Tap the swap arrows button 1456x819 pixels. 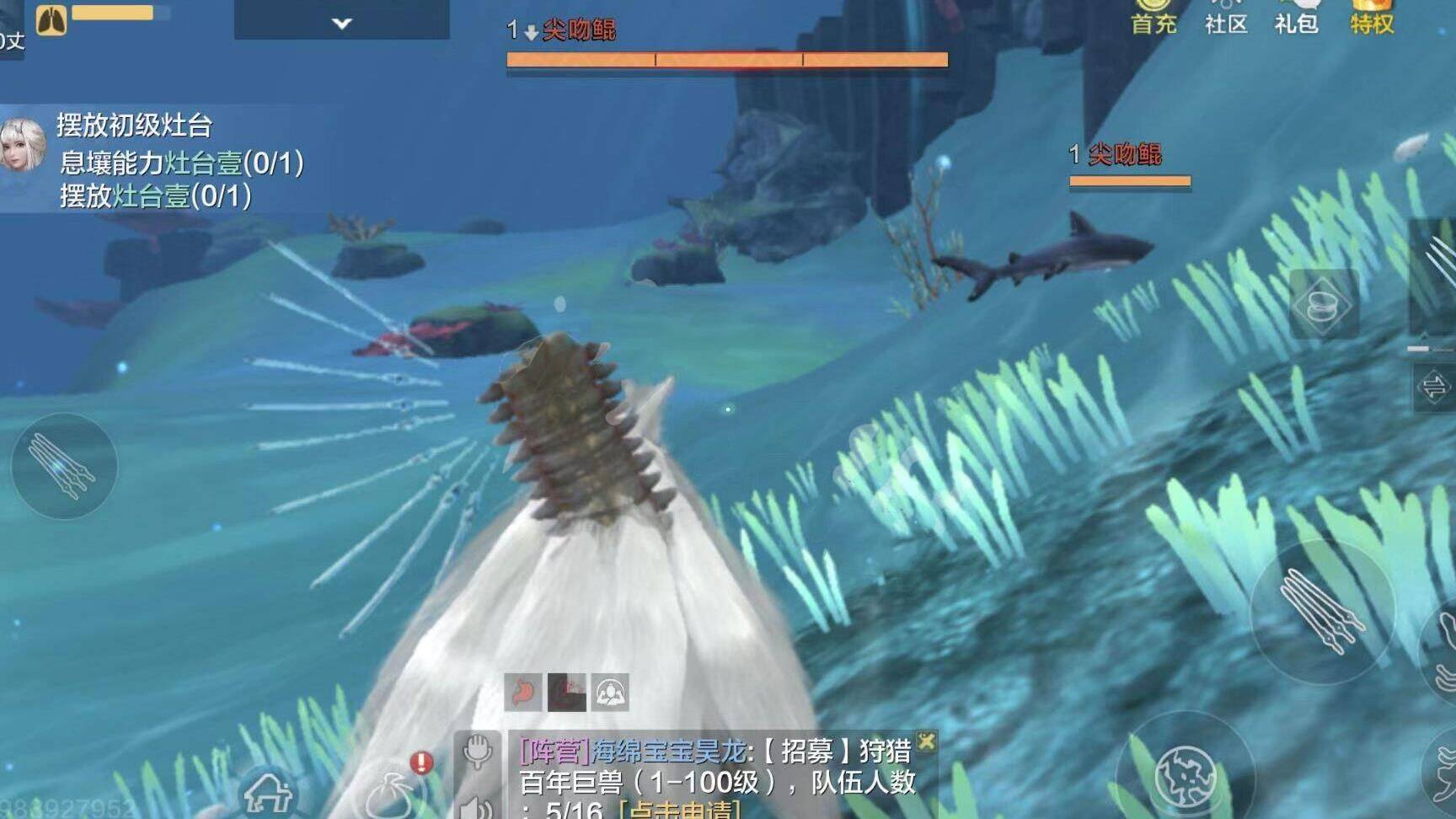pyautogui.click(x=1433, y=388)
